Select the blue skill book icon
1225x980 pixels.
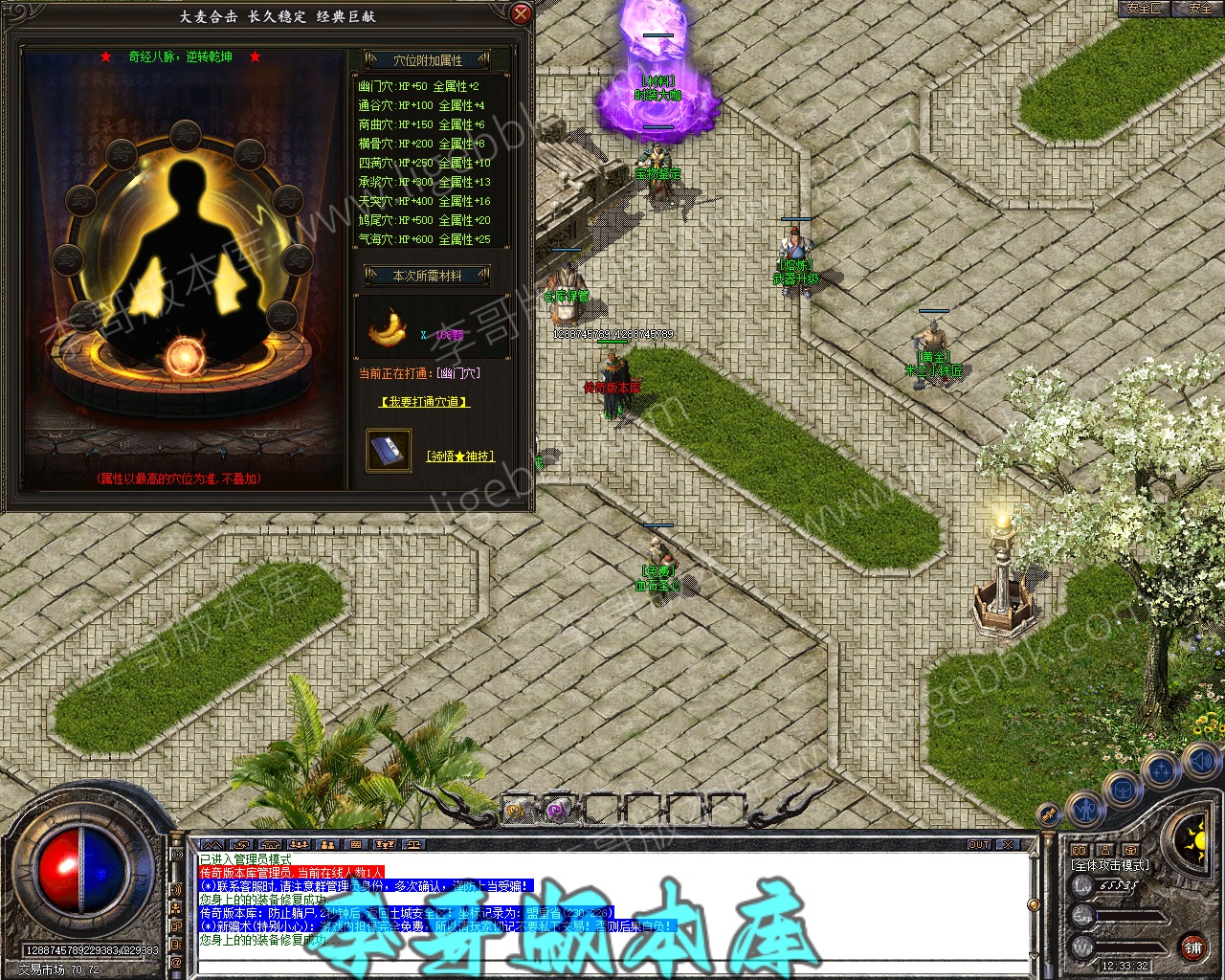click(x=389, y=450)
